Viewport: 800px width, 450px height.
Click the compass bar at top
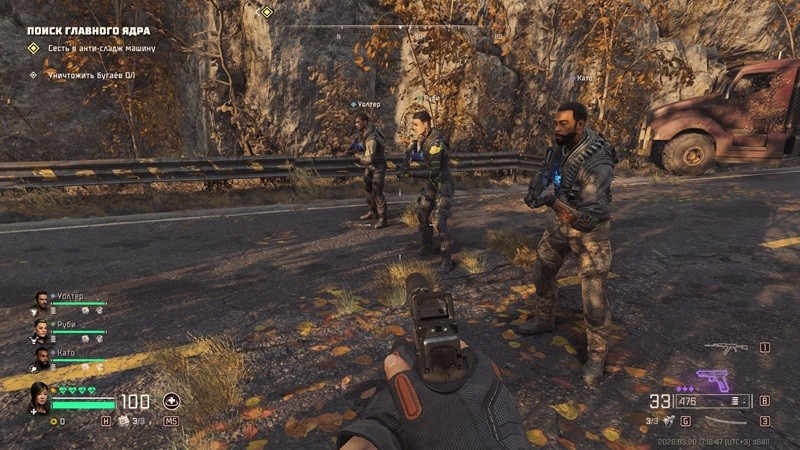[400, 27]
